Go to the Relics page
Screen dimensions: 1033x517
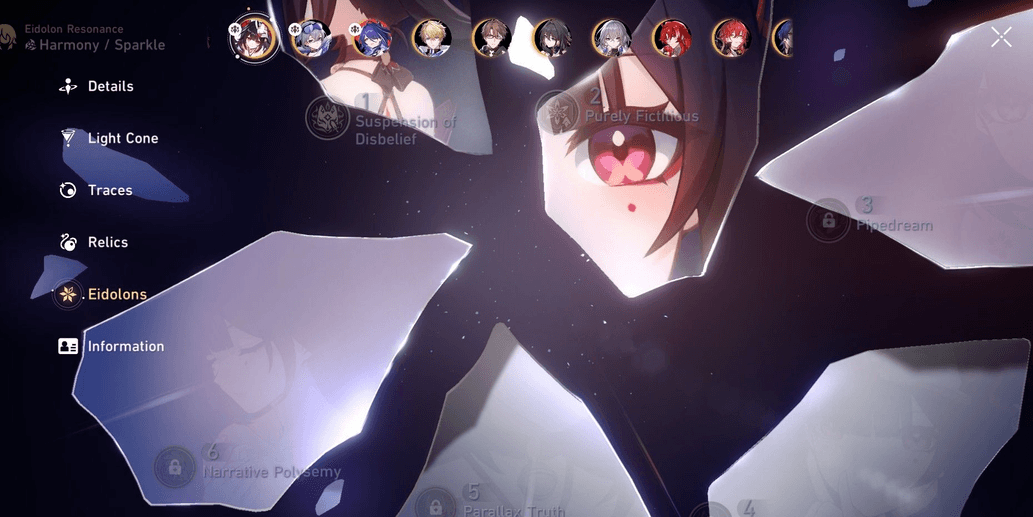click(107, 243)
